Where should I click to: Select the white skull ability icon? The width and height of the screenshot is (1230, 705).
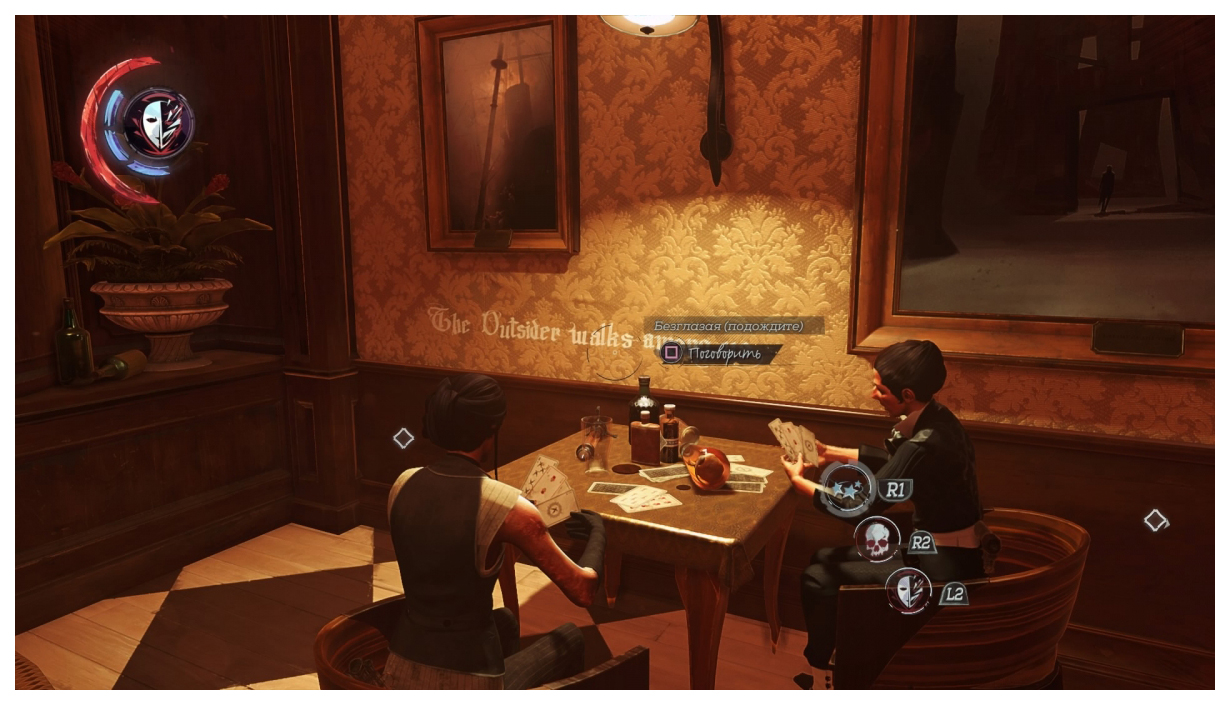(x=877, y=539)
